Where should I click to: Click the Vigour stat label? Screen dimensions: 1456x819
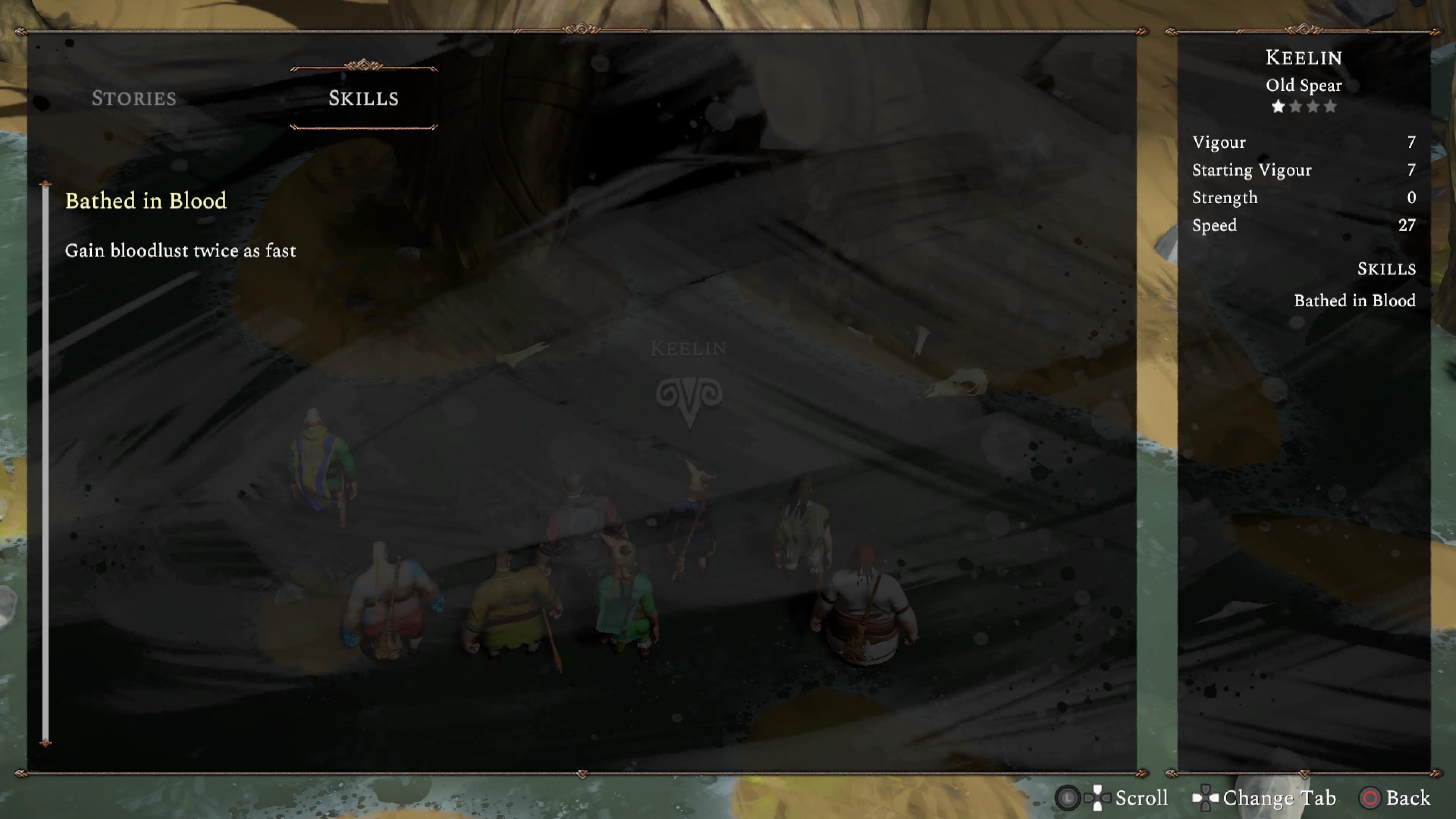(x=1219, y=142)
